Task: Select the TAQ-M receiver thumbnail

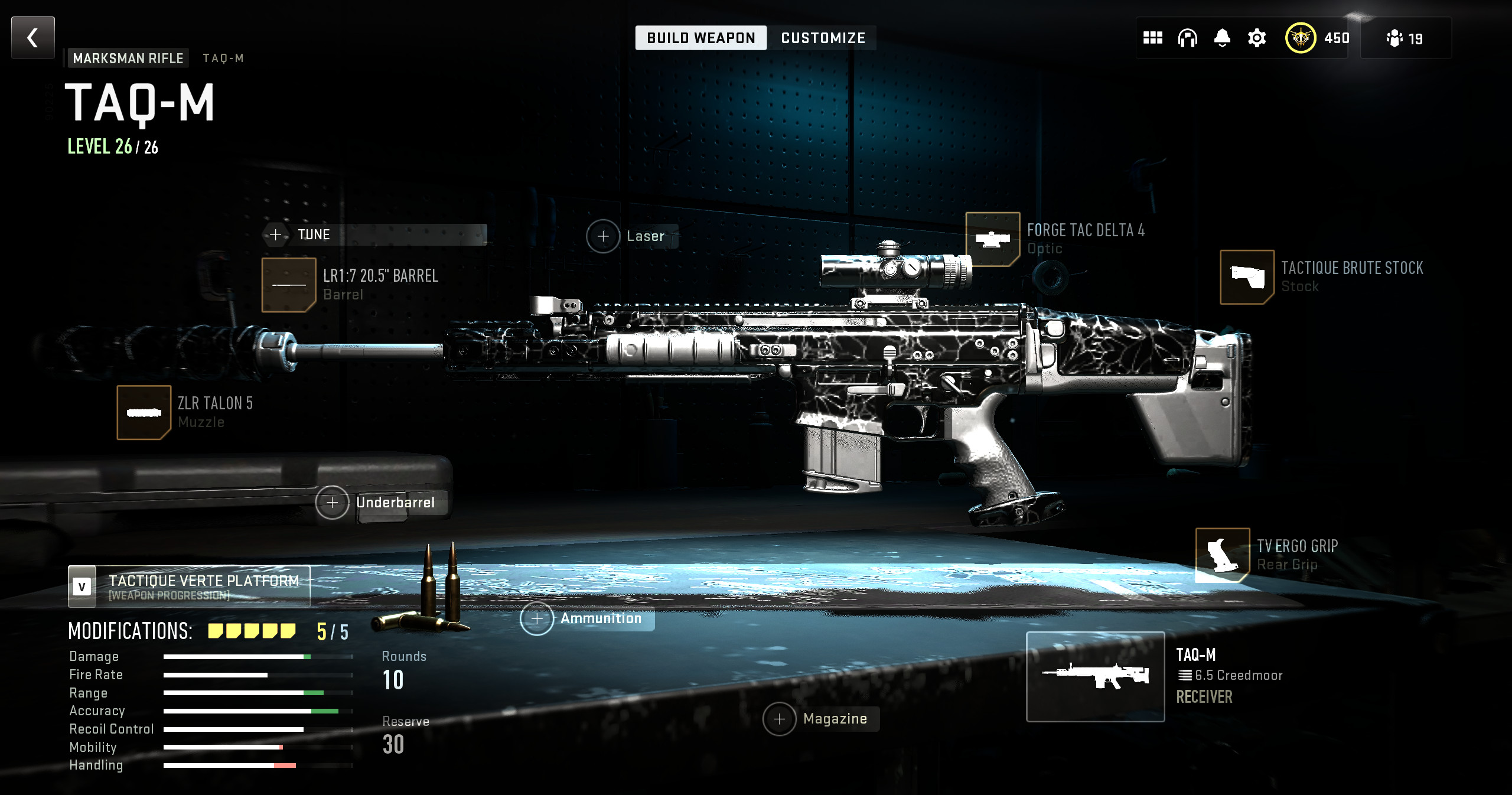Action: (1095, 676)
